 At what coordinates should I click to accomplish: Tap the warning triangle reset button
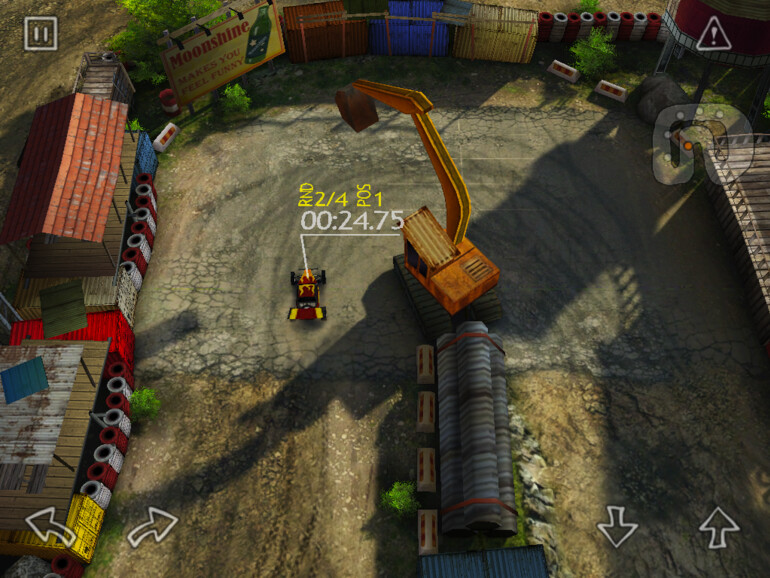coord(713,35)
